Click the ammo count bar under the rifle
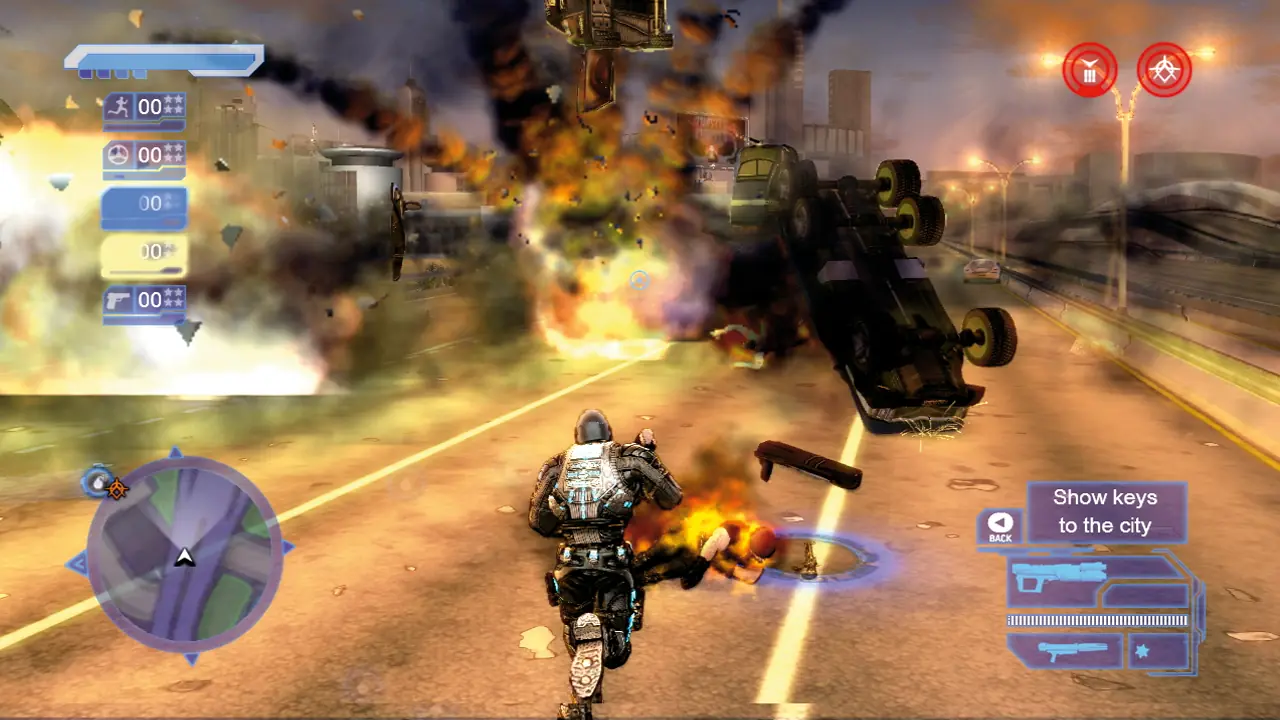1280x720 pixels. pyautogui.click(x=1098, y=618)
